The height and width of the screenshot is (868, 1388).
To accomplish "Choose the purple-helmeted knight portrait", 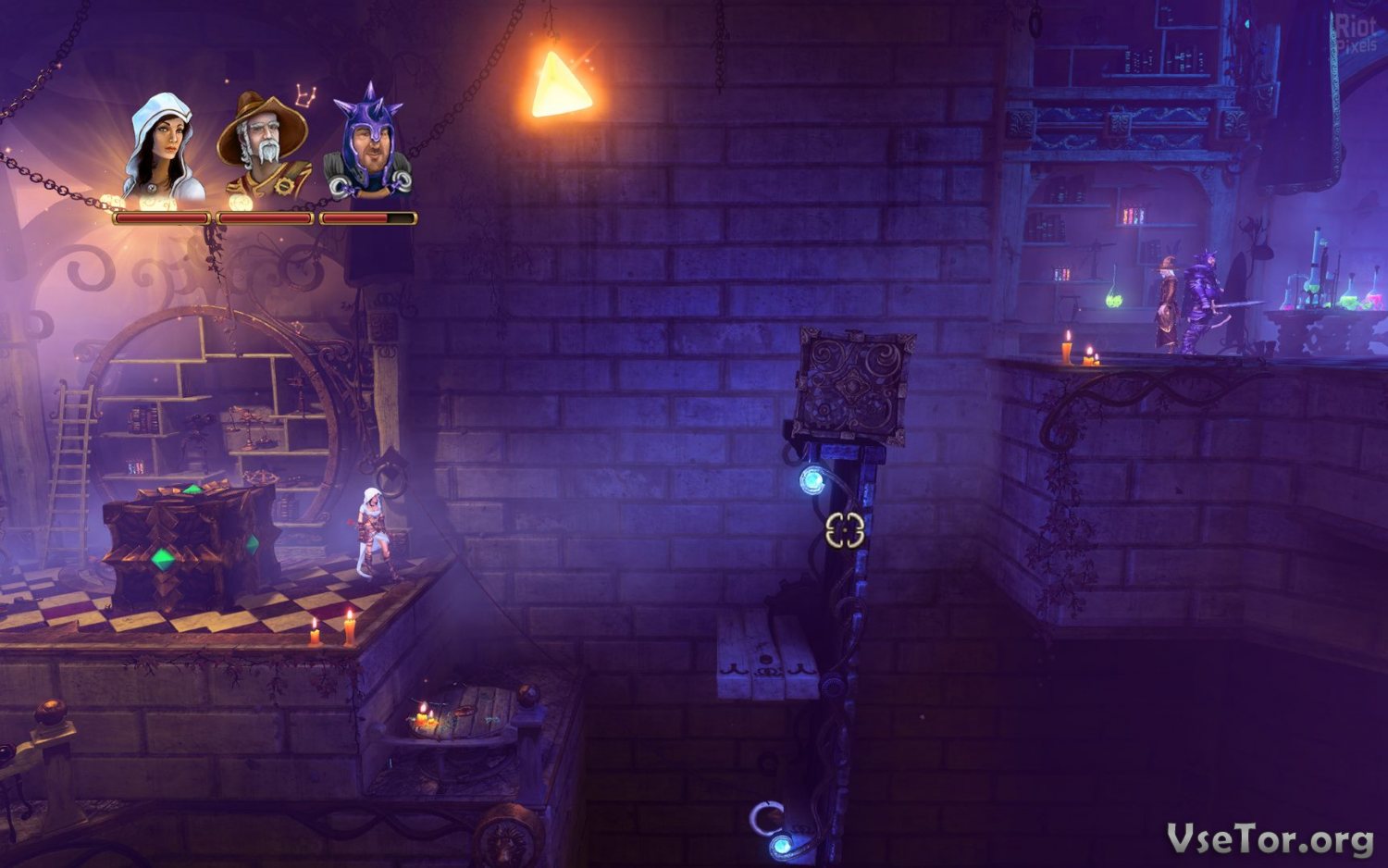I will (x=368, y=146).
